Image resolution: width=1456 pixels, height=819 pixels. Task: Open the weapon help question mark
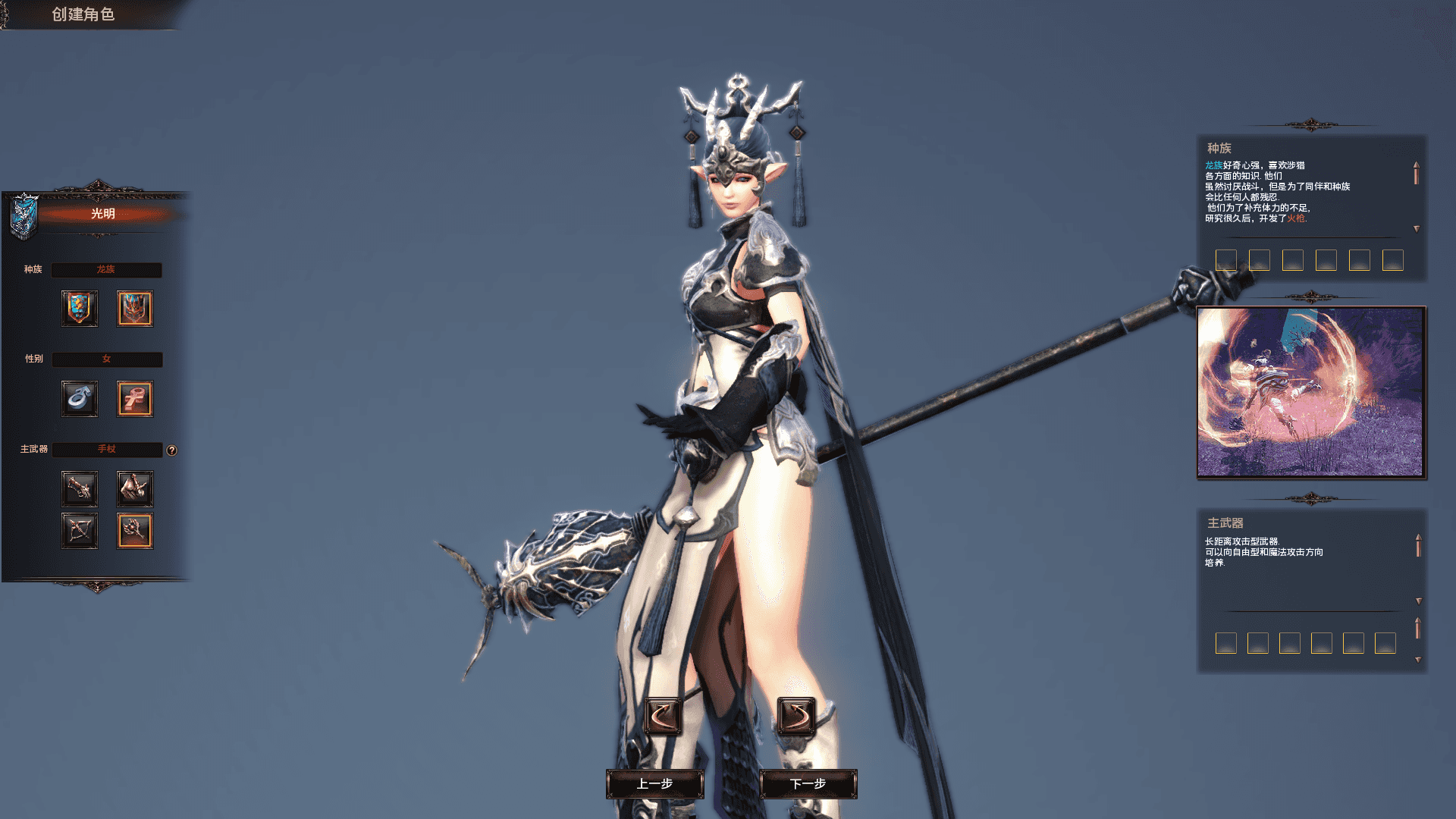pyautogui.click(x=172, y=450)
